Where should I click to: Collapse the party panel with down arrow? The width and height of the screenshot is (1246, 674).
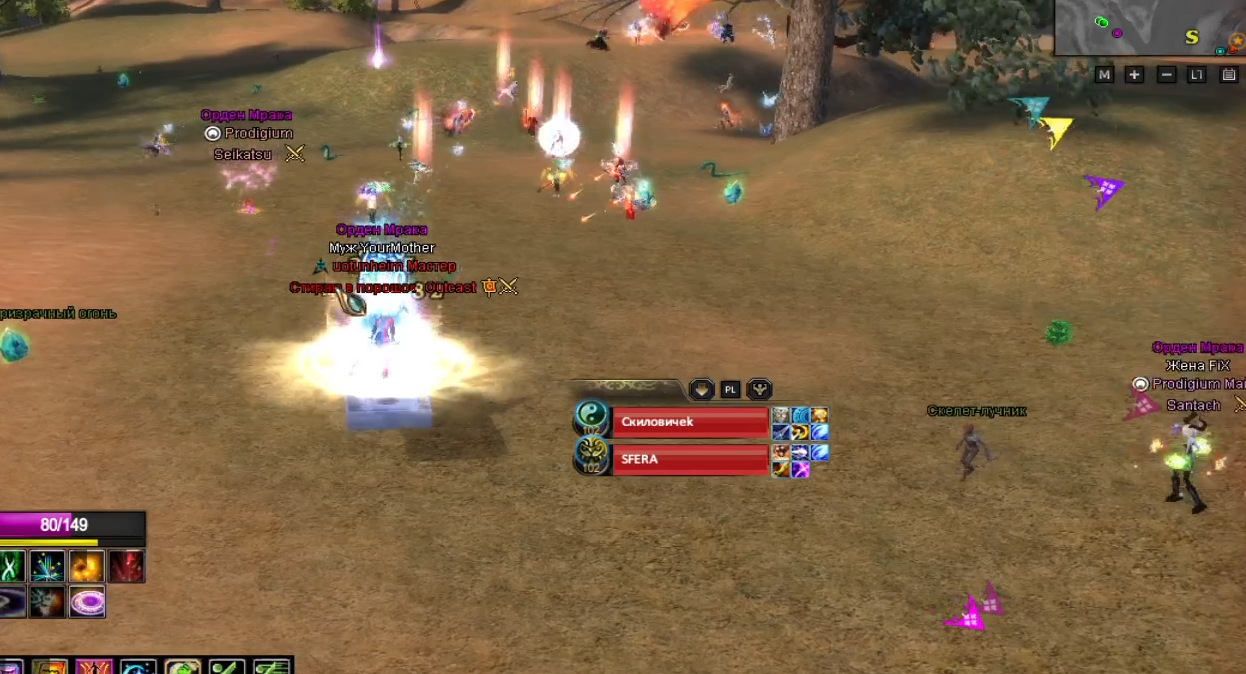click(701, 389)
